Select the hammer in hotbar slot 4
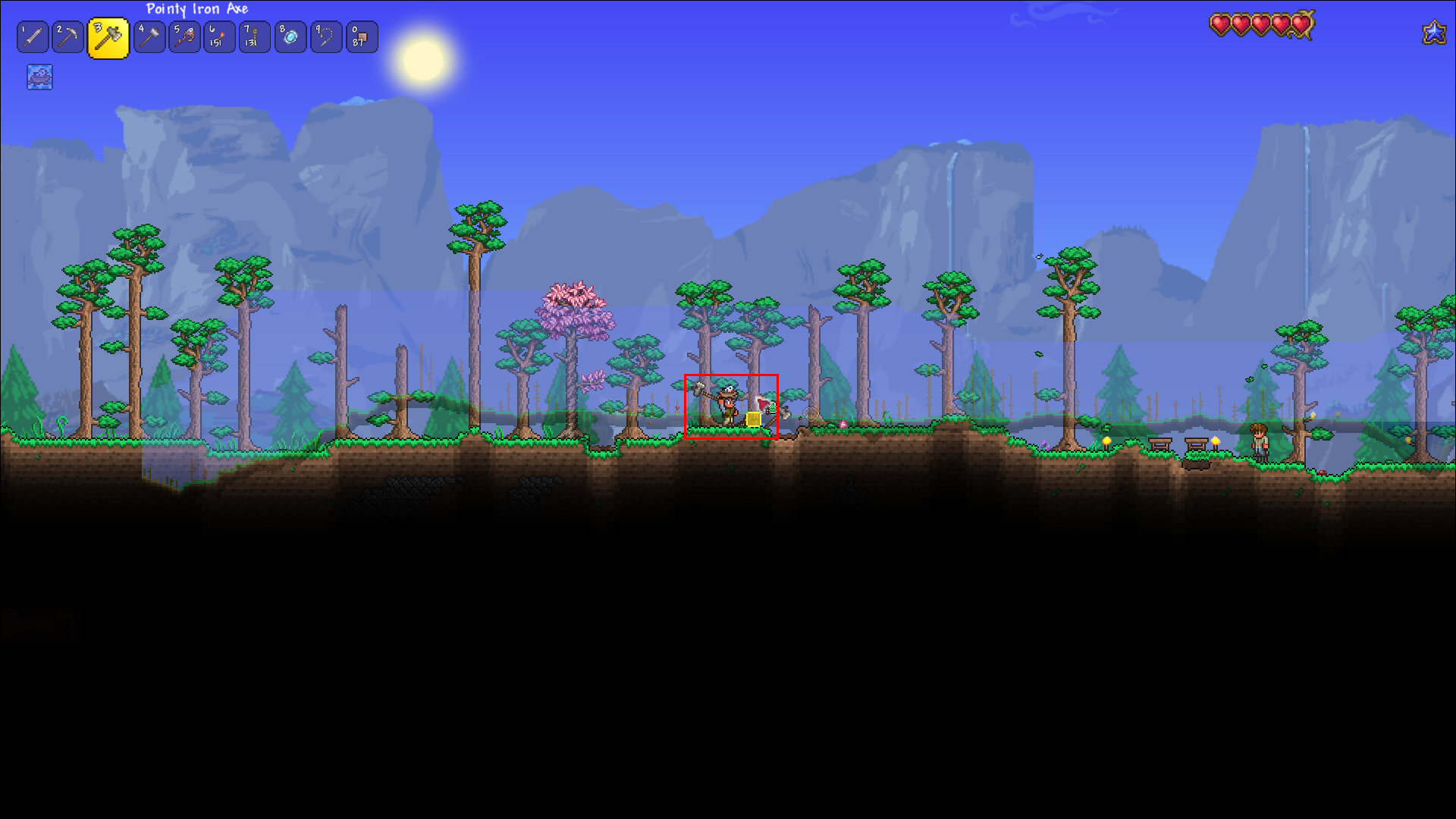The width and height of the screenshot is (1456, 819). point(149,36)
